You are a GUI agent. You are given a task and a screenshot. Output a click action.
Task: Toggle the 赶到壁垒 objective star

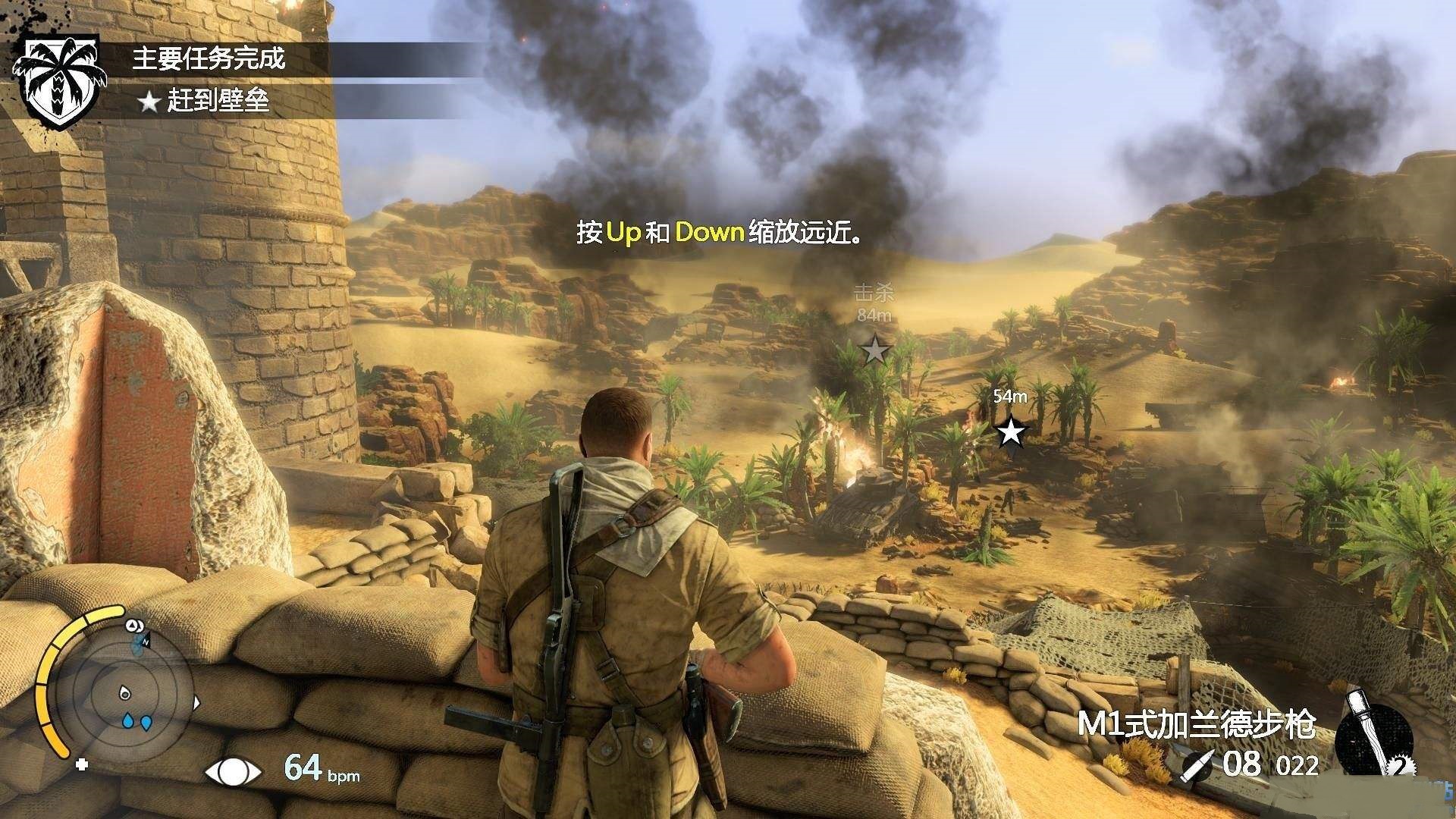[149, 99]
